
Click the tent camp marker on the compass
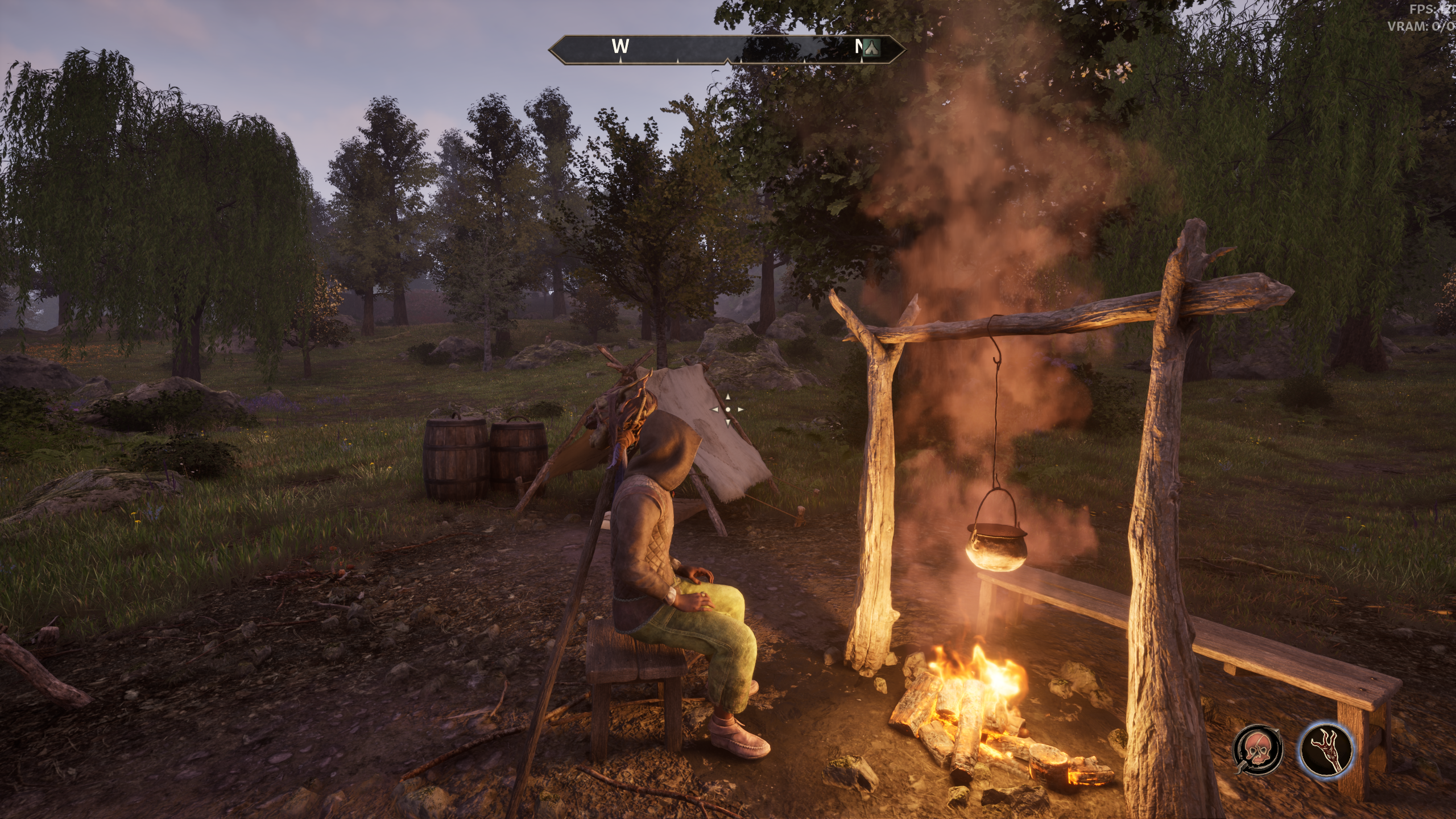point(870,47)
